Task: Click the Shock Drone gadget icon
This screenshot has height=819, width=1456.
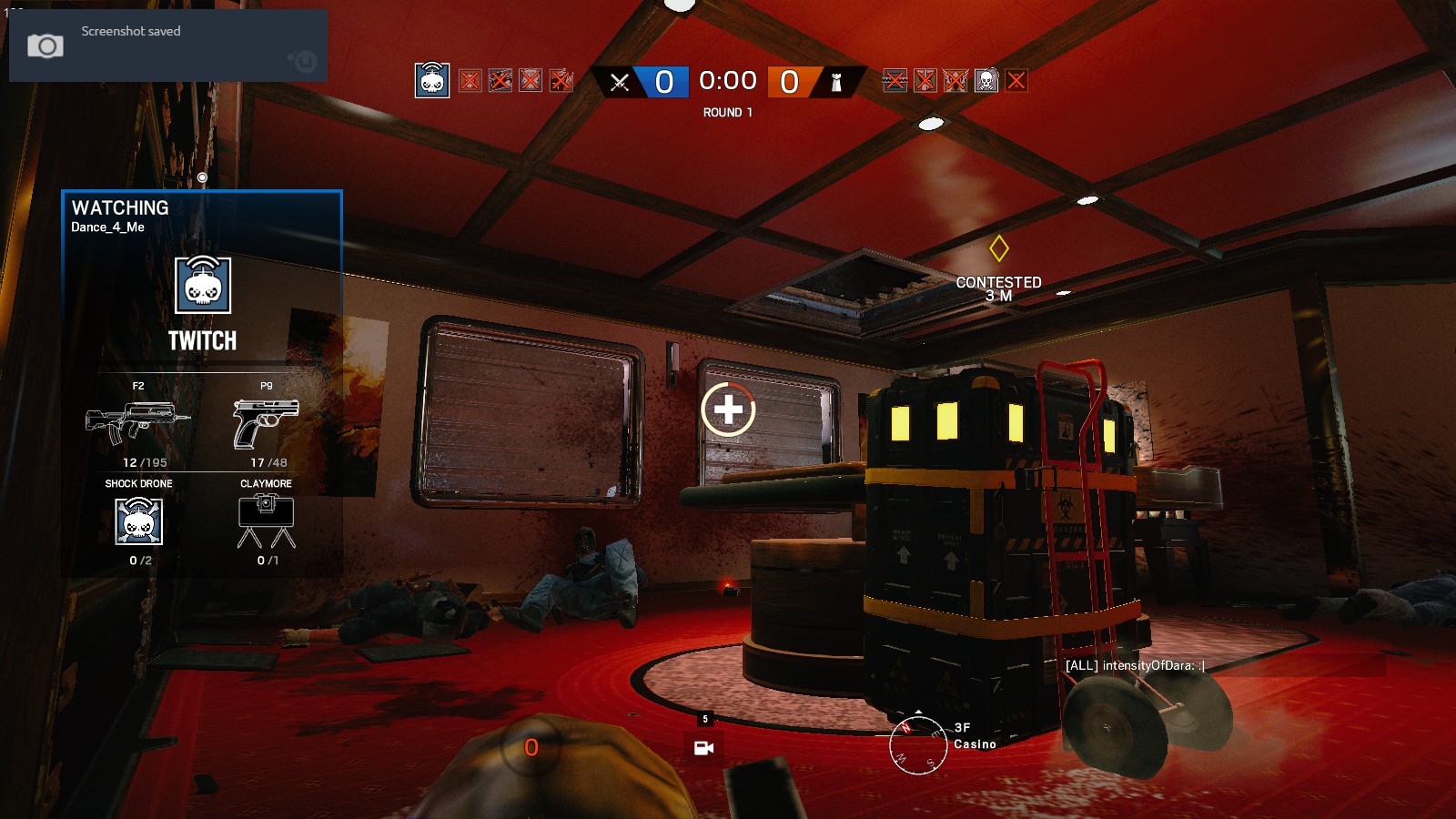Action: coord(137,523)
